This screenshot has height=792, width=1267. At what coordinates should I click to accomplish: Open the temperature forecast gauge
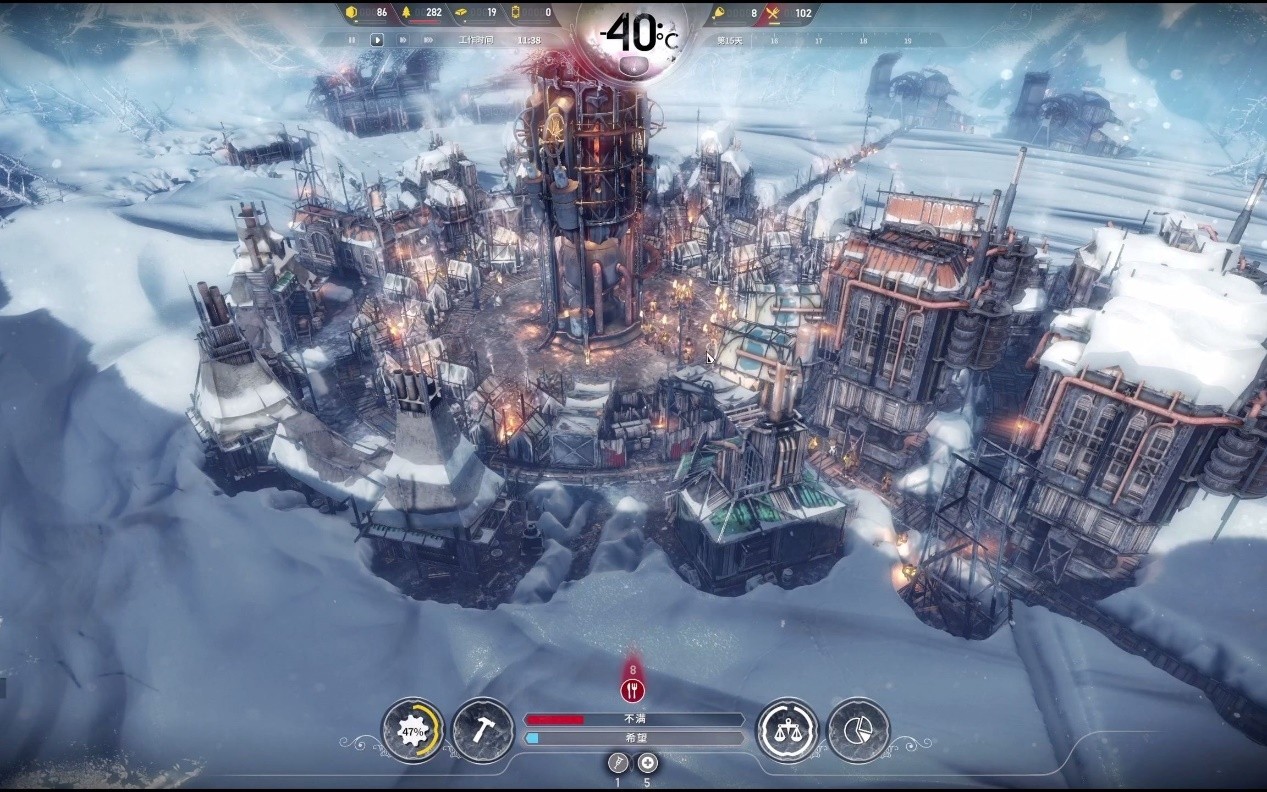click(x=633, y=36)
